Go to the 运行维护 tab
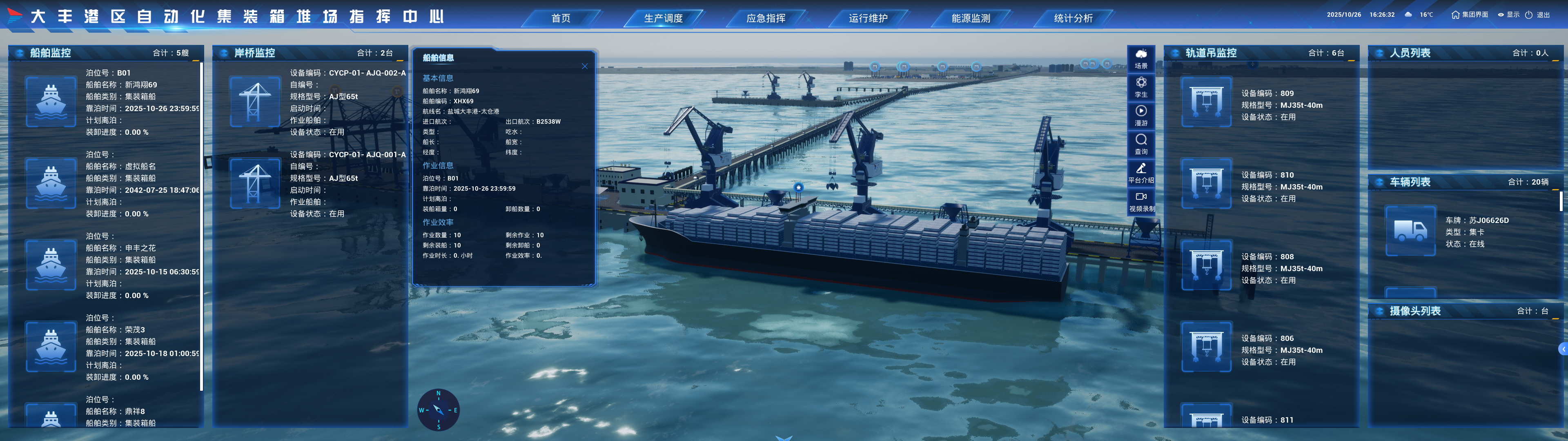Image resolution: width=1568 pixels, height=441 pixels. [x=868, y=18]
